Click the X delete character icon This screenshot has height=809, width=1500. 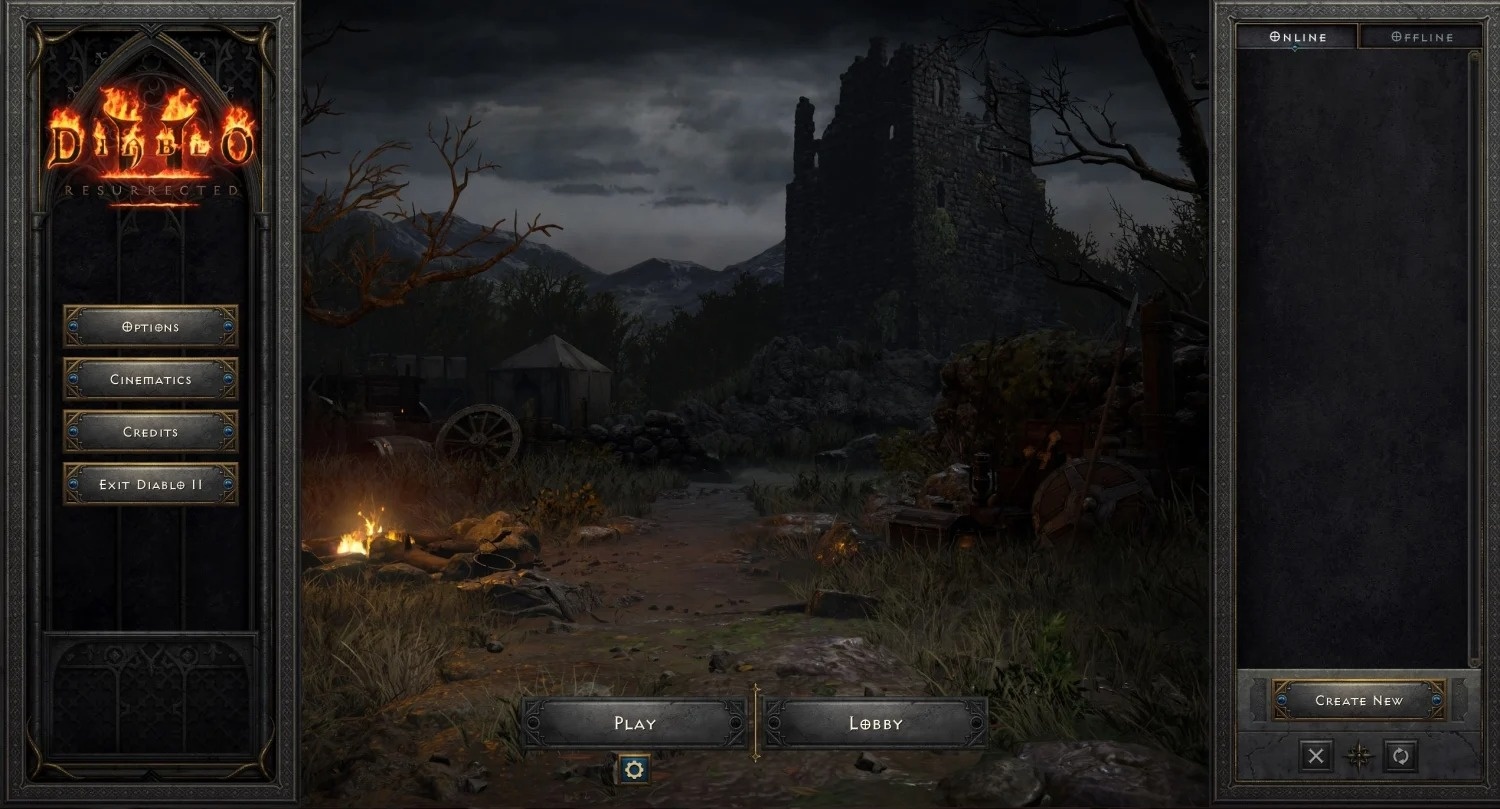(x=1315, y=756)
